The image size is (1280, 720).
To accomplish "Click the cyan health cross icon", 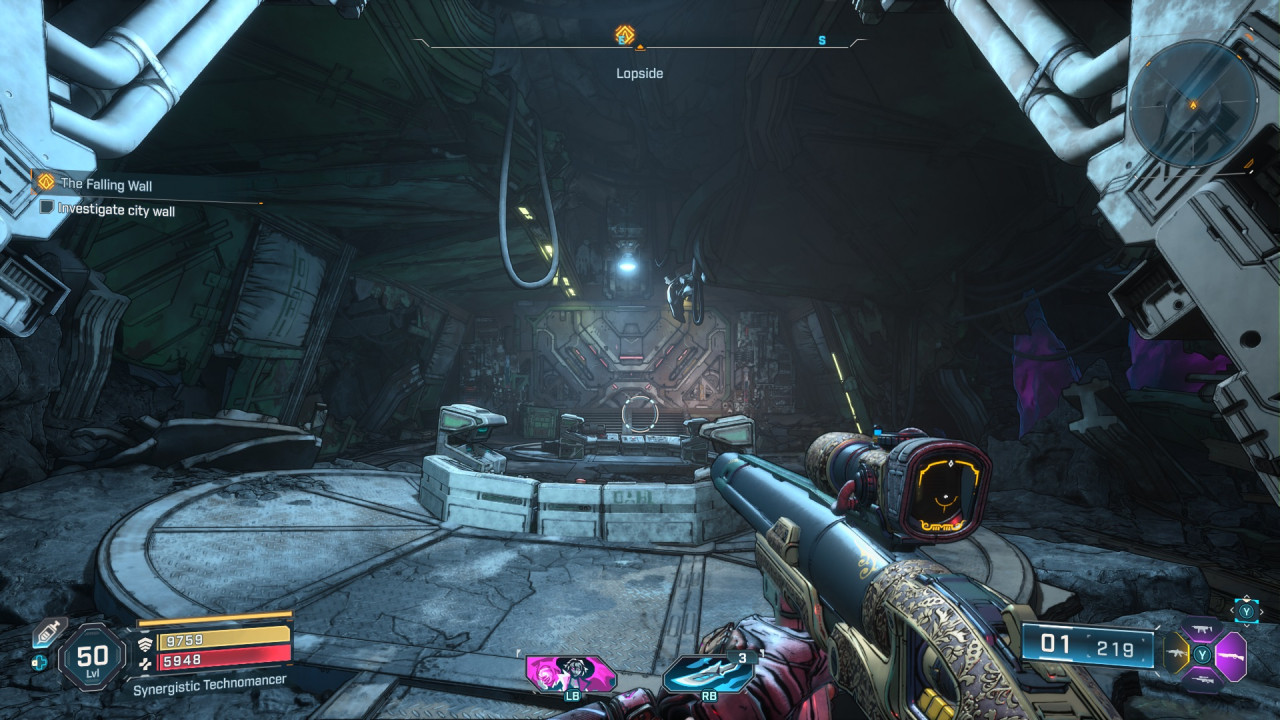I will [x=39, y=663].
